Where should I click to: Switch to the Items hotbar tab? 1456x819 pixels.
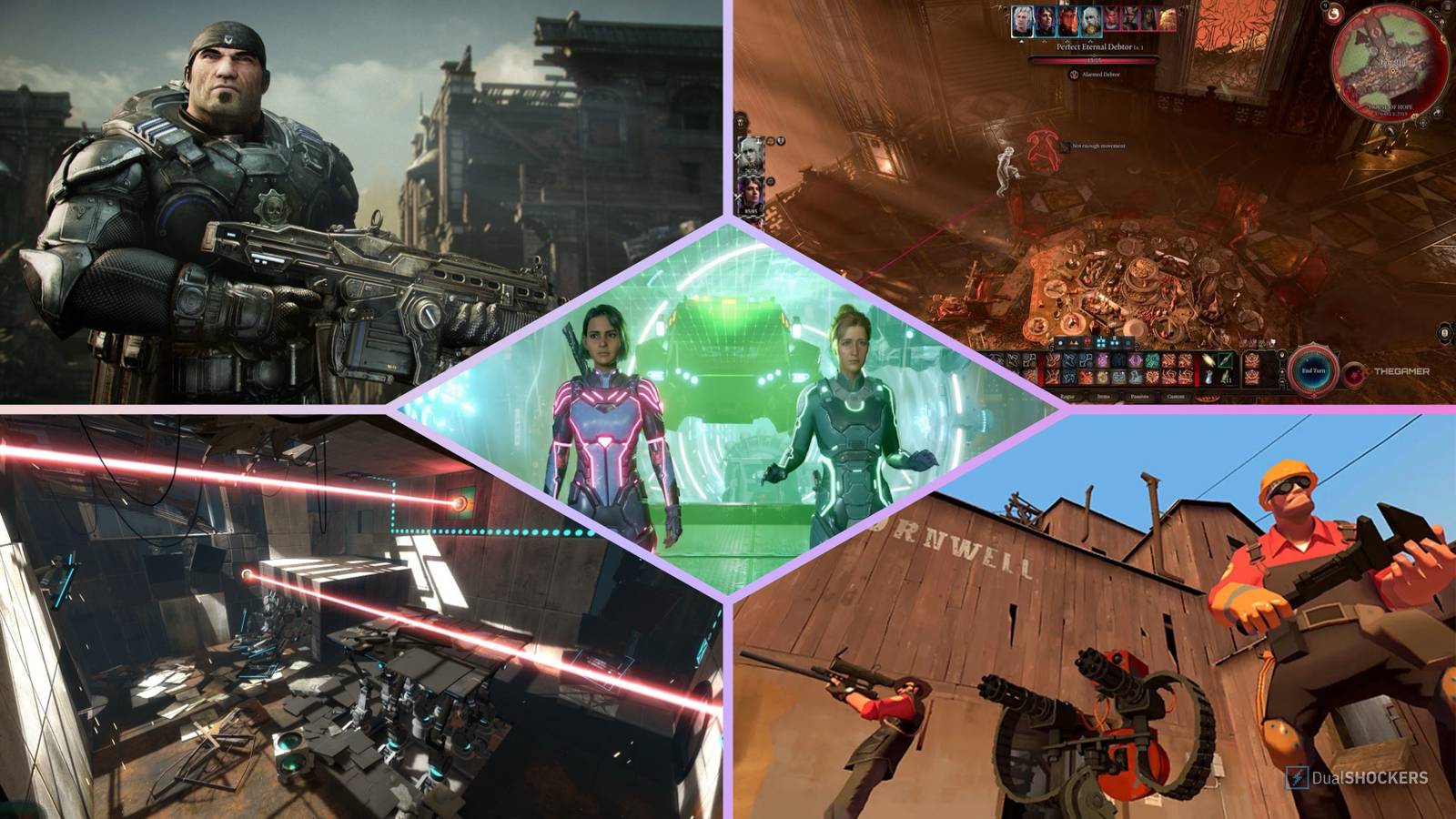coord(1105,396)
